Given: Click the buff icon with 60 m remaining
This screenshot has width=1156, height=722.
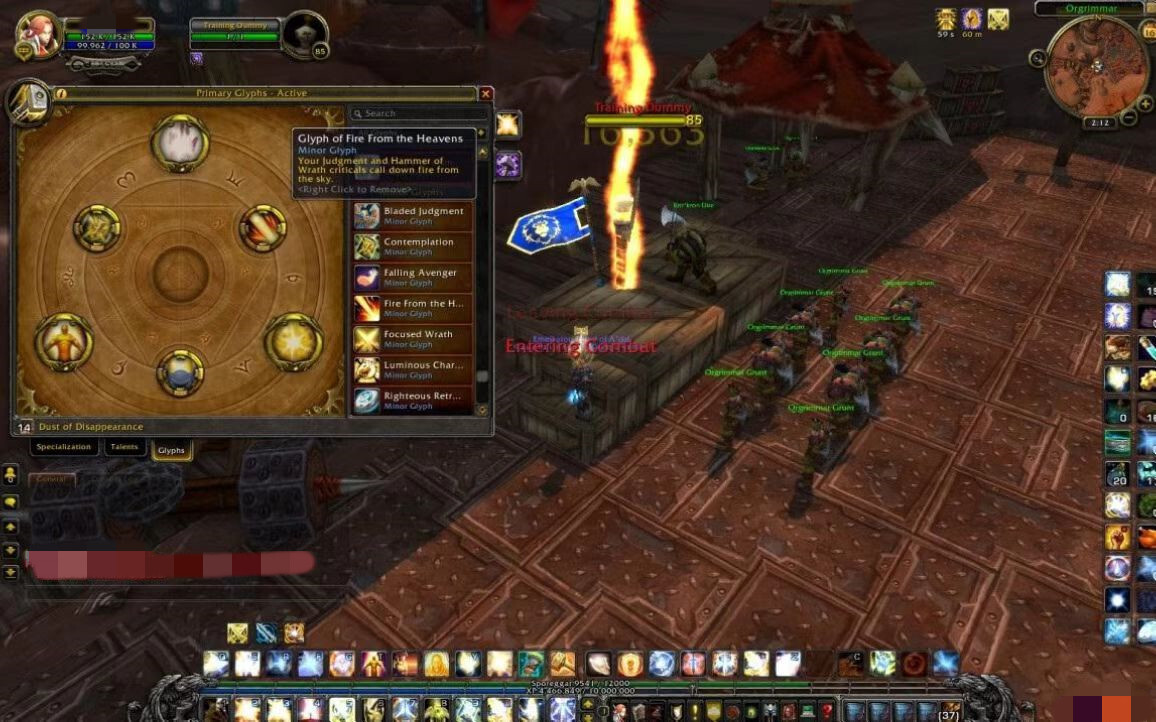Looking at the screenshot, I should (x=972, y=19).
